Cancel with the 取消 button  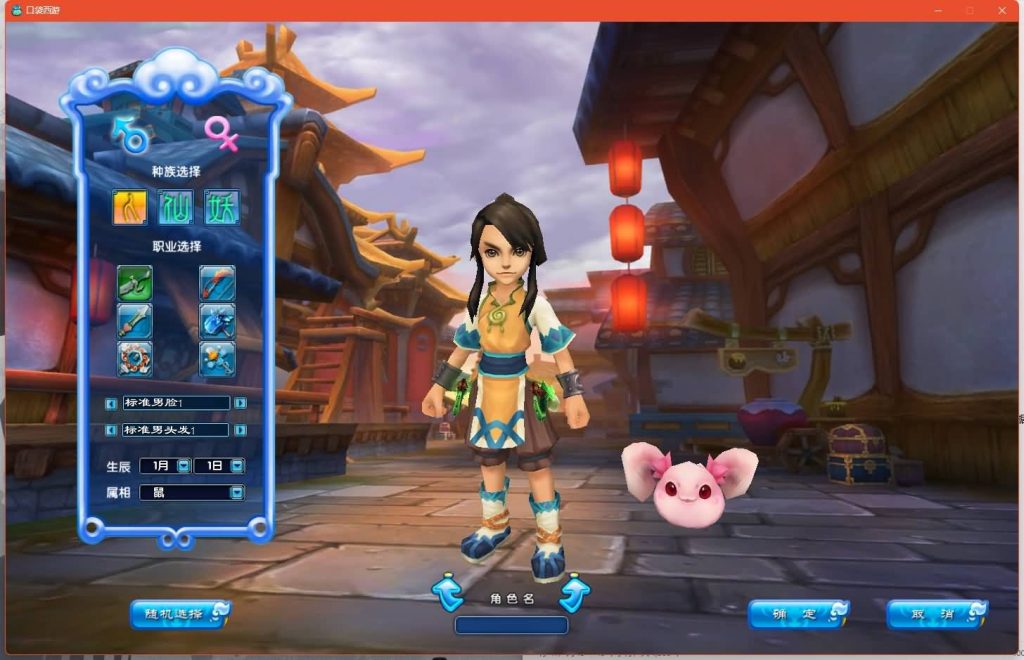[937, 614]
